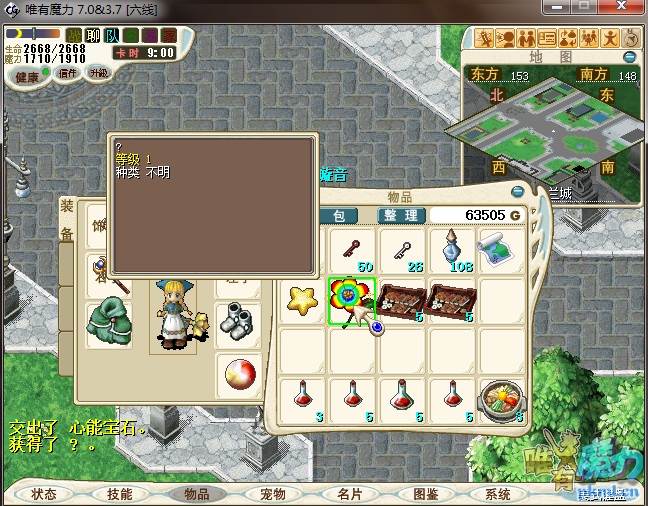Select the bibimbap food bowl item
The image size is (648, 506).
pyautogui.click(x=500, y=399)
